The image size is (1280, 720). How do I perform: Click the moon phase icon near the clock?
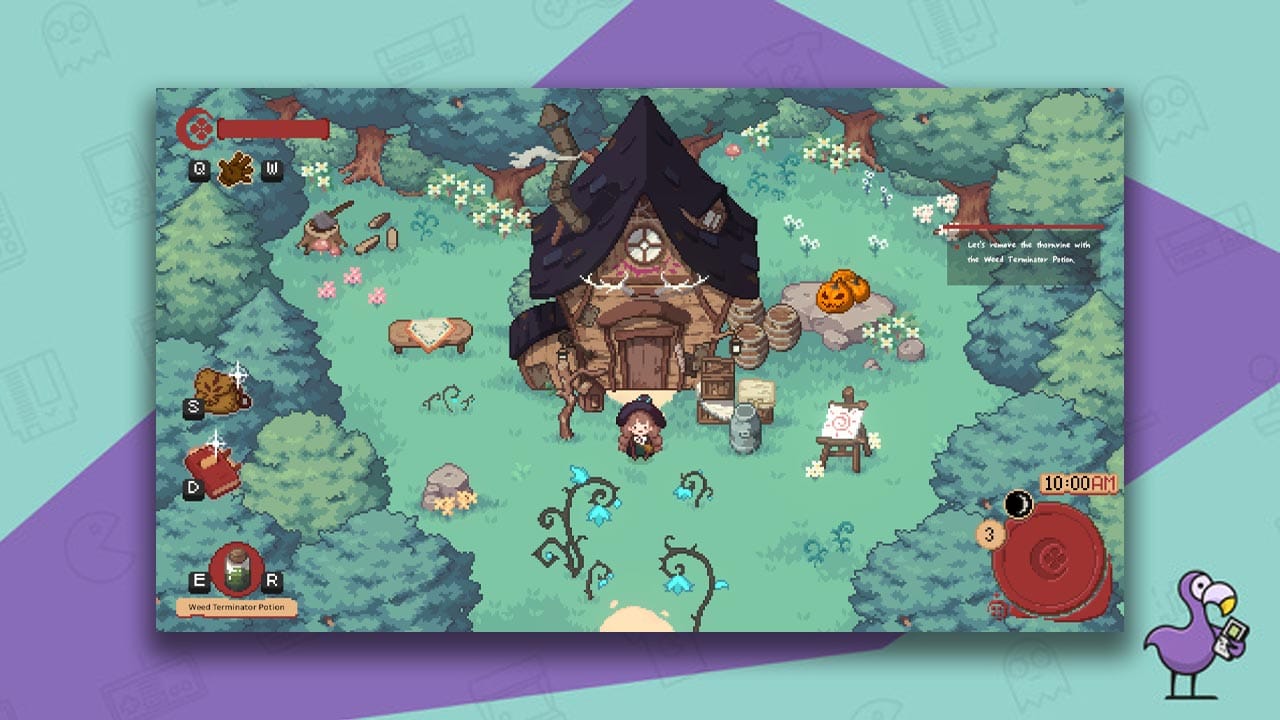(x=1018, y=505)
